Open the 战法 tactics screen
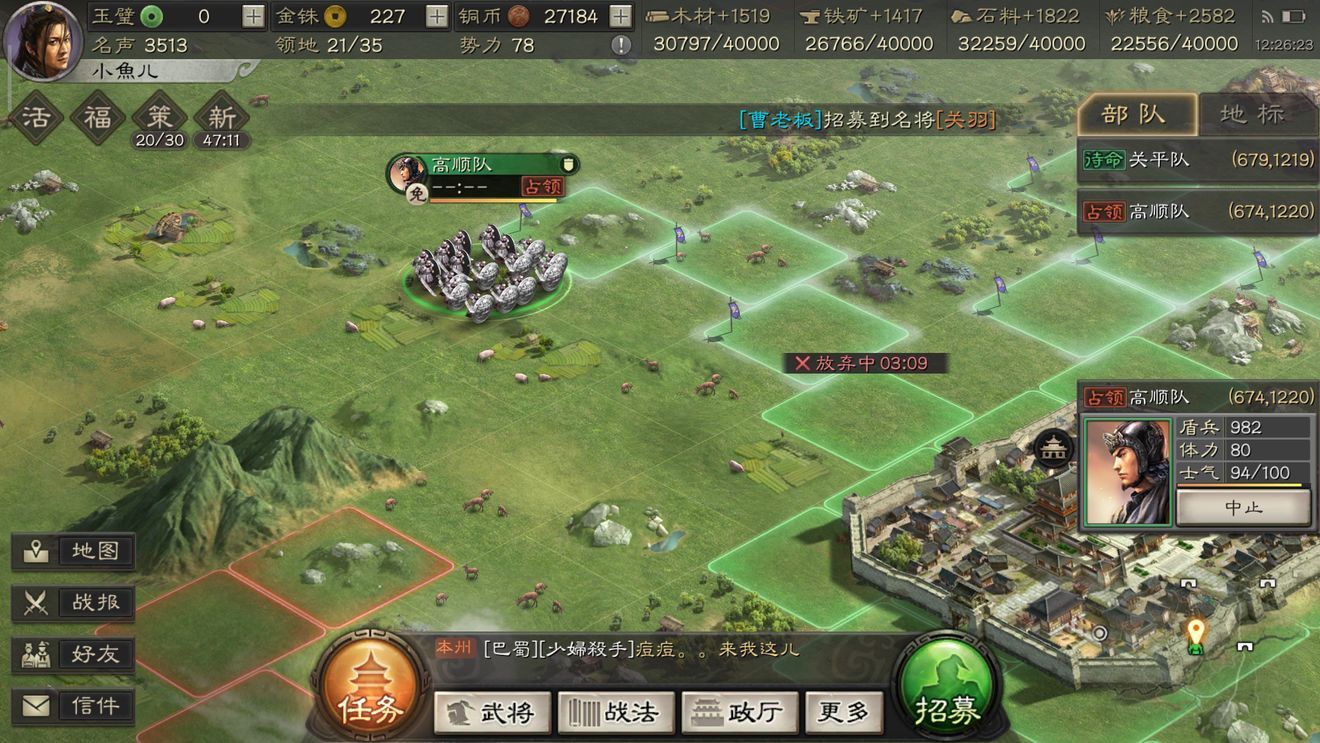The image size is (1320, 743). (x=615, y=712)
